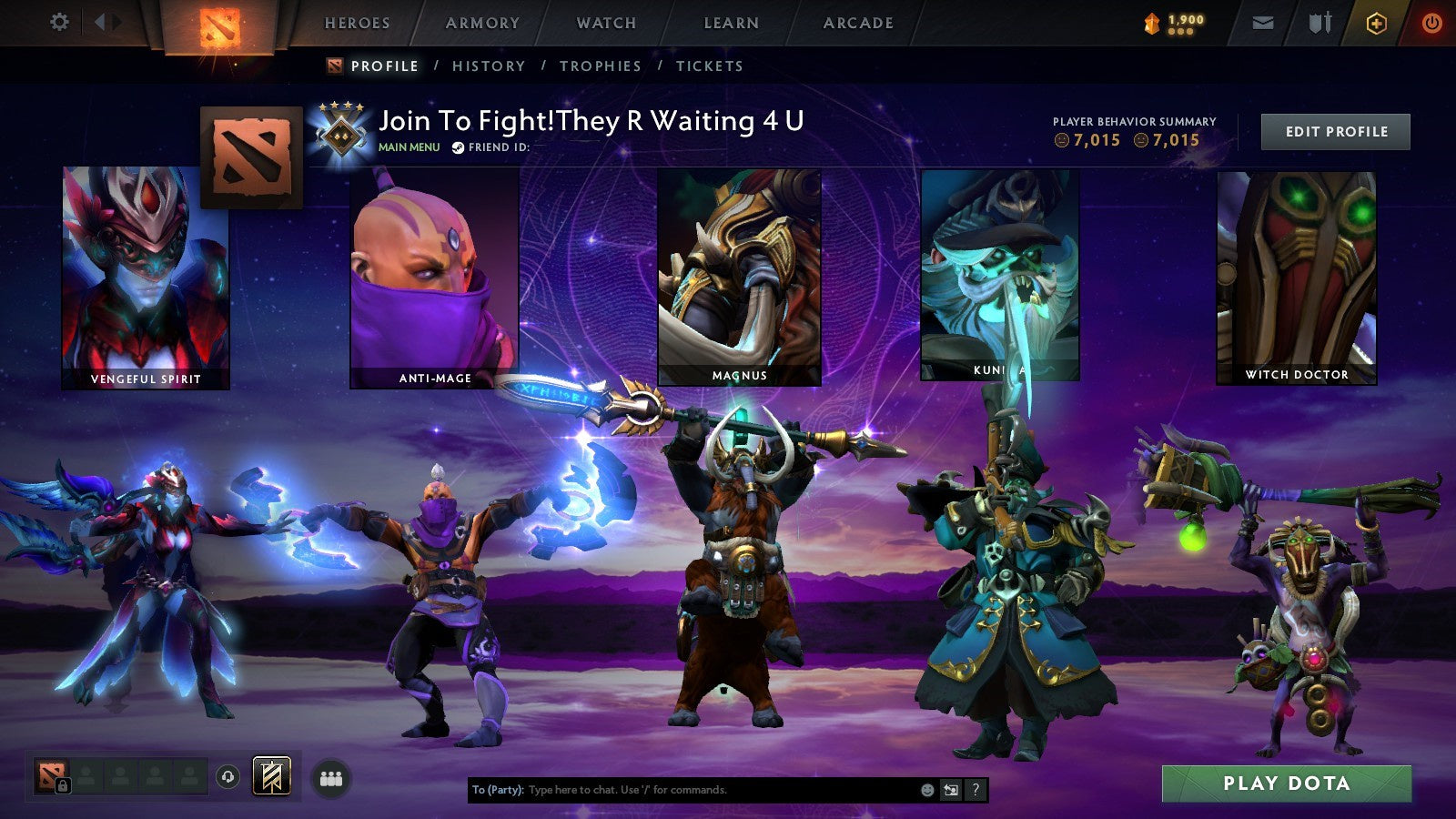Open the chat wheel icon next to emoticons
This screenshot has width=1456, height=819.
tap(950, 789)
